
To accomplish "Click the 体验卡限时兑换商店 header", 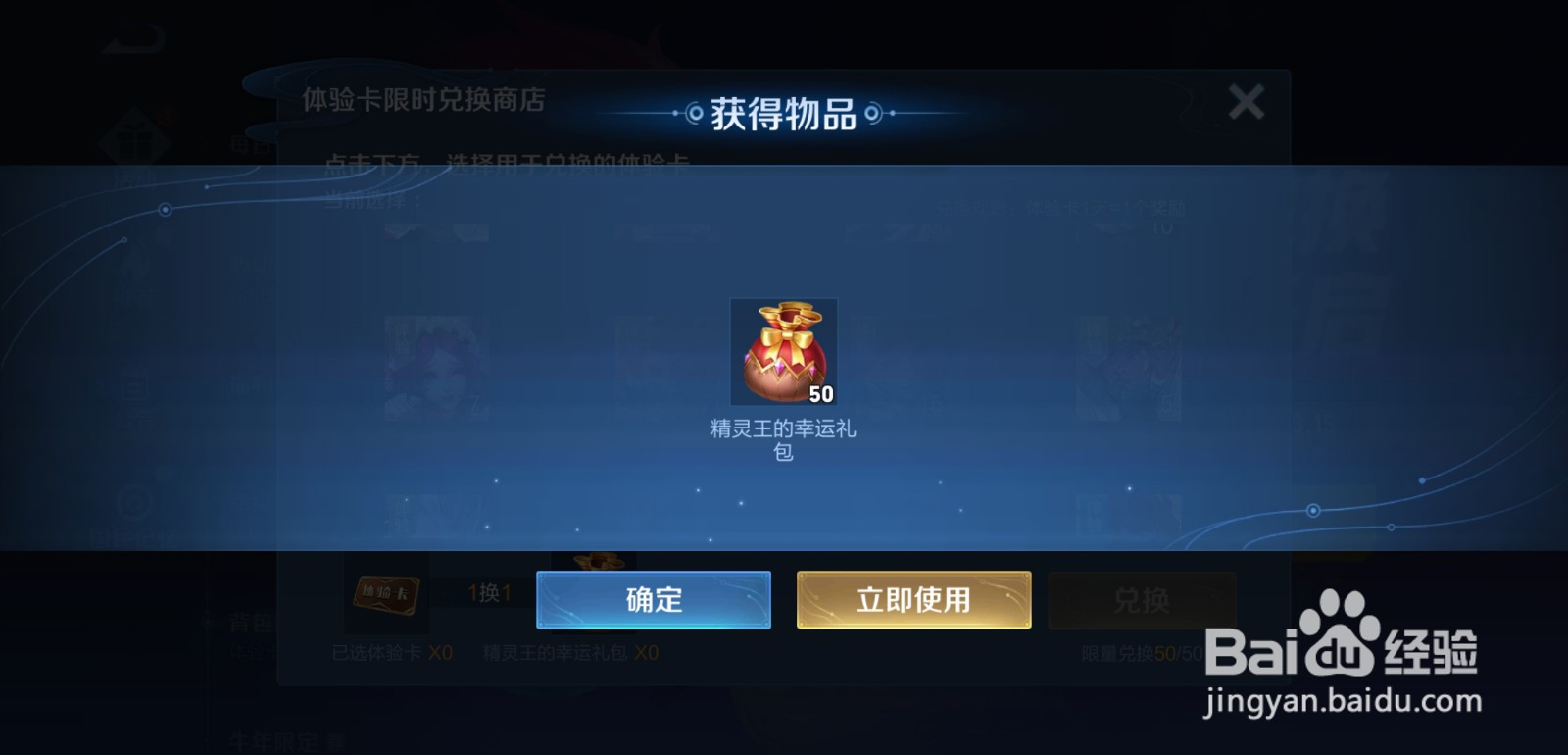I will point(423,99).
